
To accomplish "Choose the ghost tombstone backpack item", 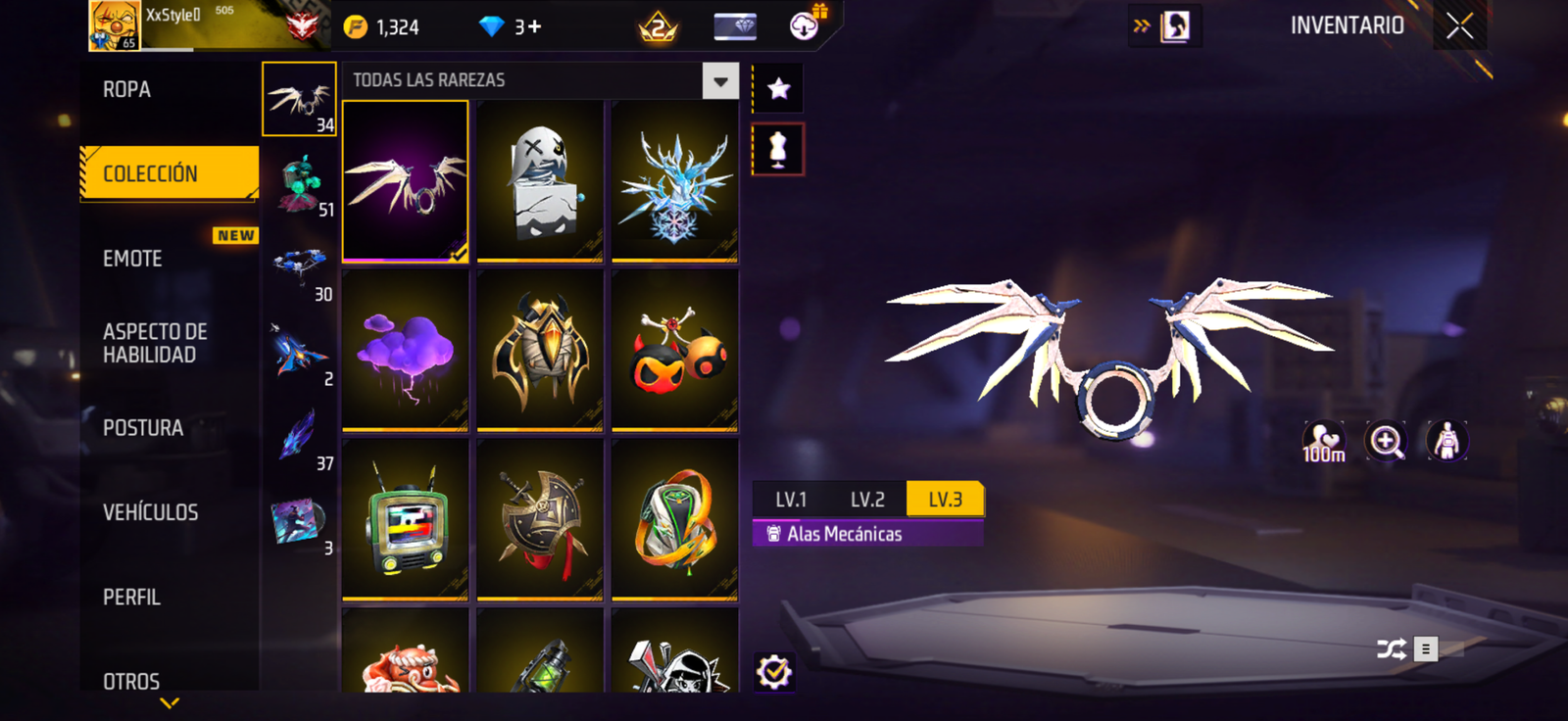I will (x=540, y=182).
